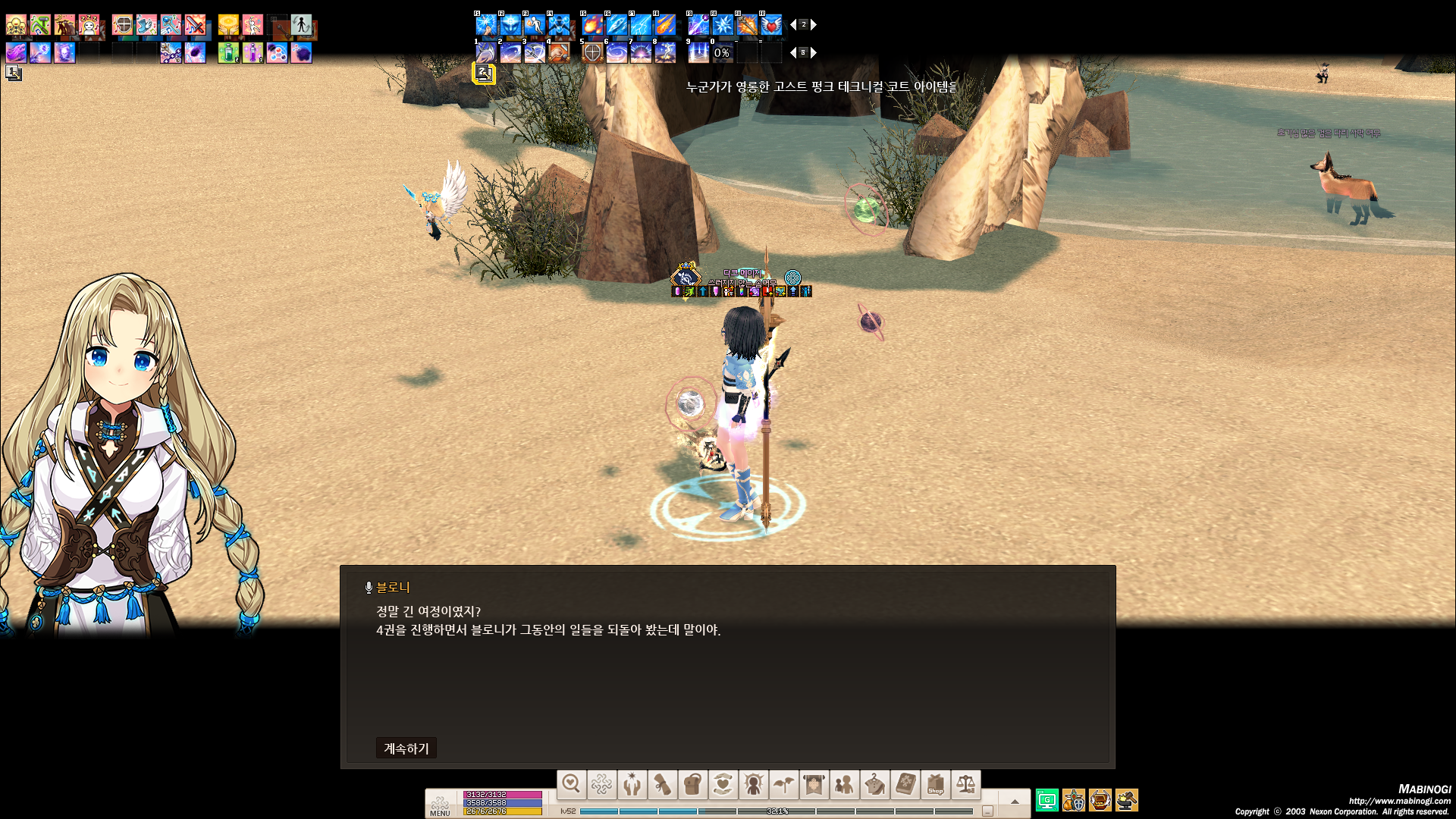Activate the wooden shield skill on slot 5
Screen dimensions: 1456x819
(x=592, y=52)
